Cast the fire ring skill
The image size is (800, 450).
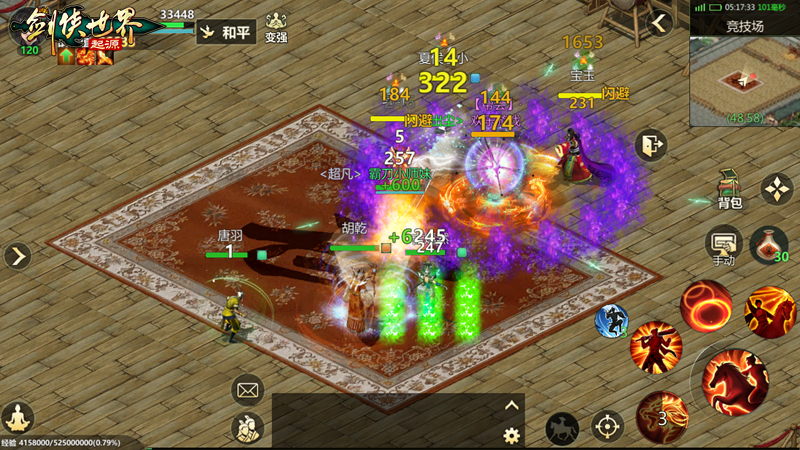pyautogui.click(x=706, y=306)
